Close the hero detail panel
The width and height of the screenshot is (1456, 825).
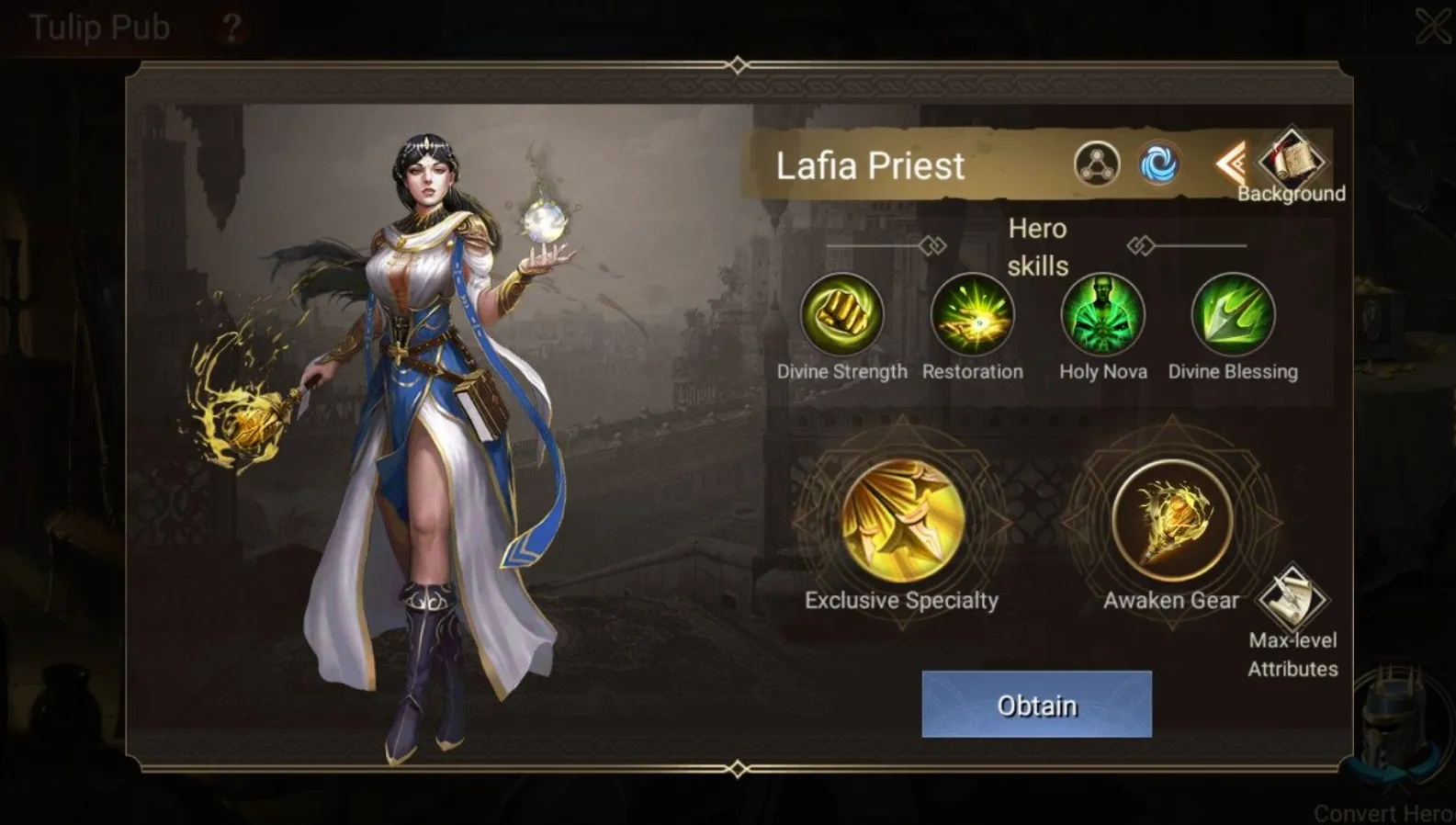point(1433,26)
